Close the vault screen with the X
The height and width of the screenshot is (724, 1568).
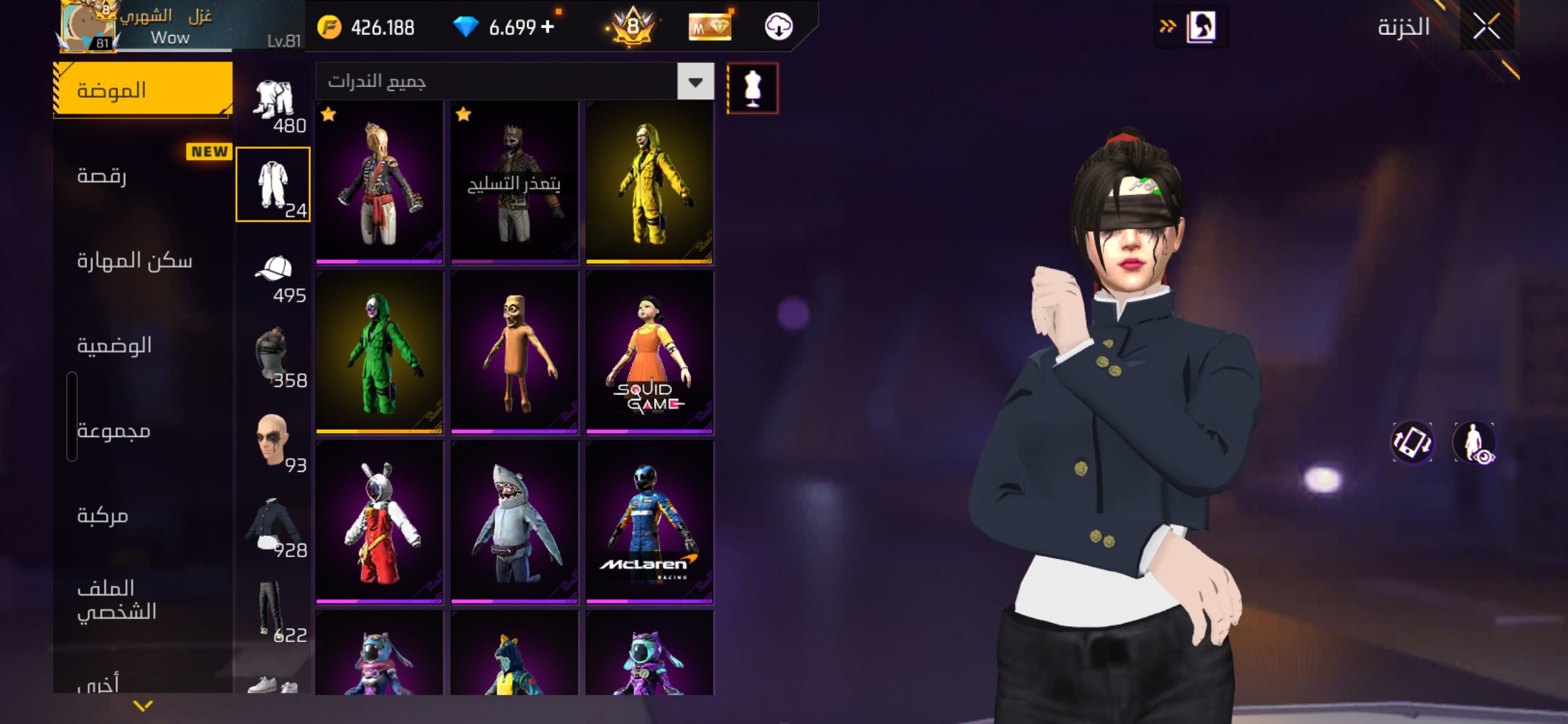(1486, 27)
